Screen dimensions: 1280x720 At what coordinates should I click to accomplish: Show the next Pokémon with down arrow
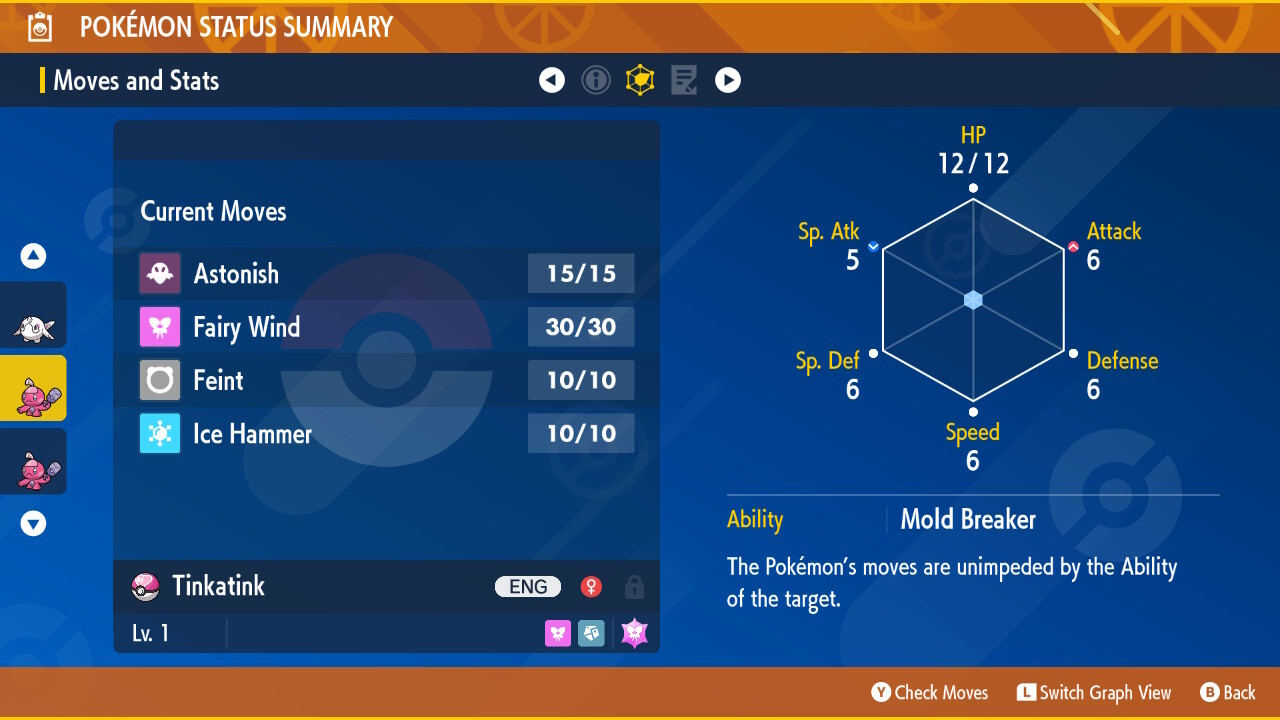[34, 523]
